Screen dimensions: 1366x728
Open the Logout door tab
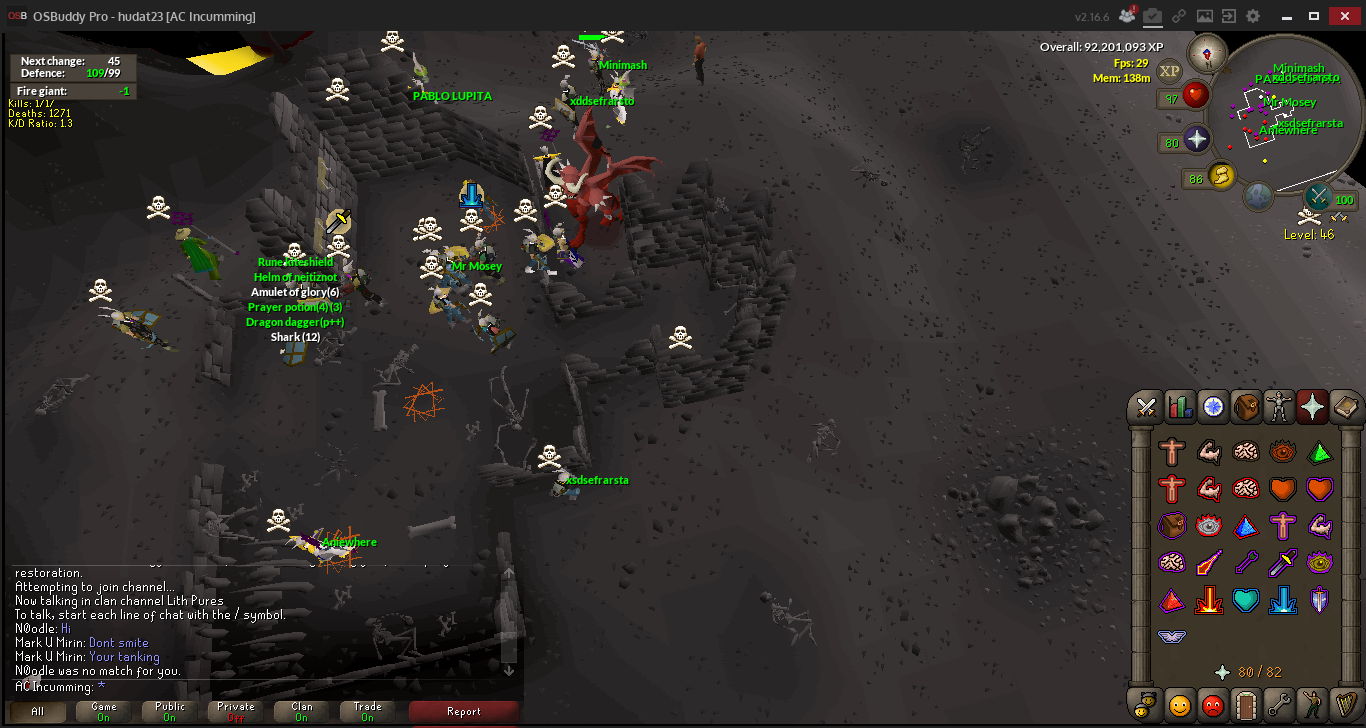(1245, 704)
